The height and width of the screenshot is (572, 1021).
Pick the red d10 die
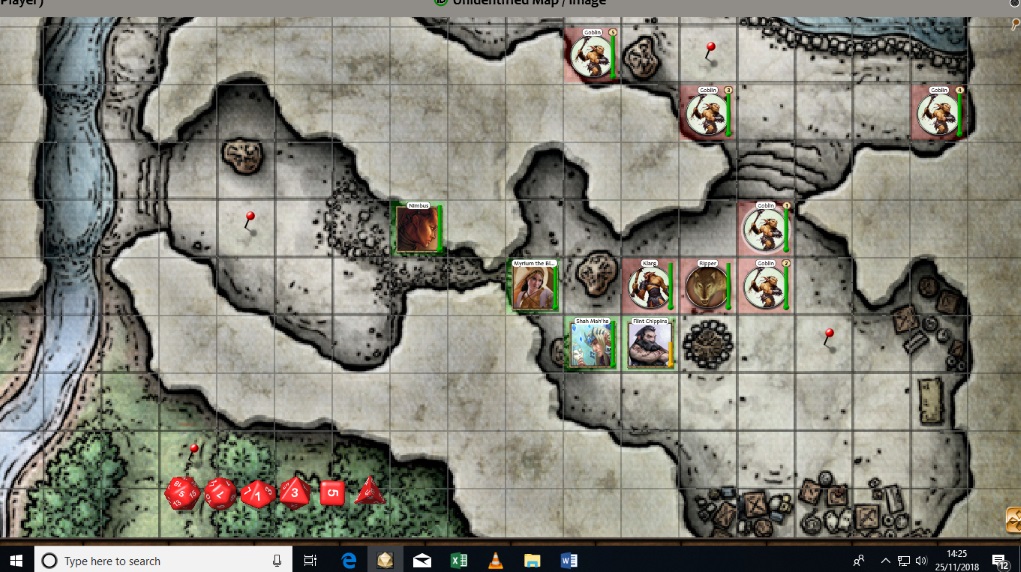coord(257,493)
